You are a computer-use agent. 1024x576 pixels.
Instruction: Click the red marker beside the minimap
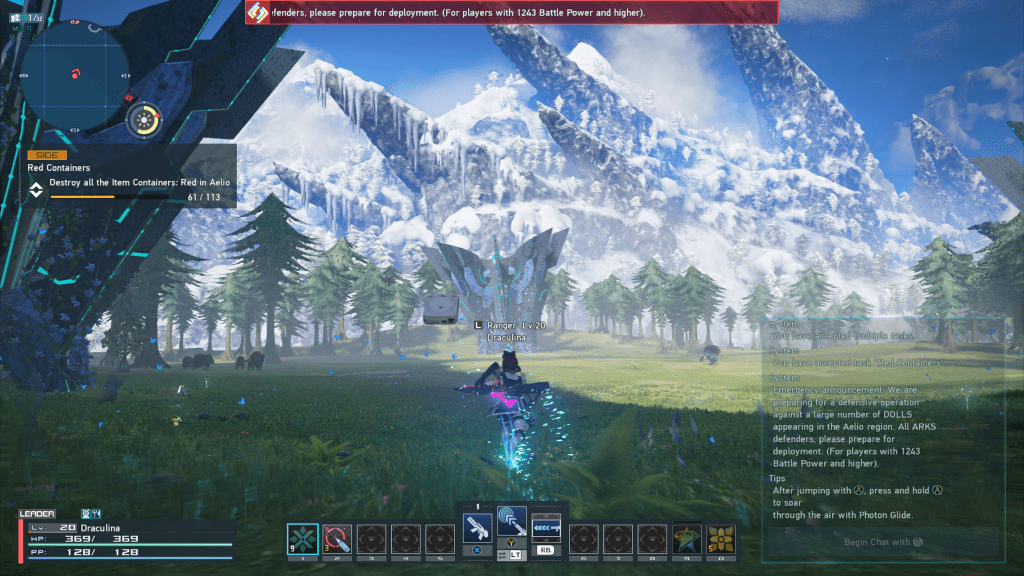point(129,97)
